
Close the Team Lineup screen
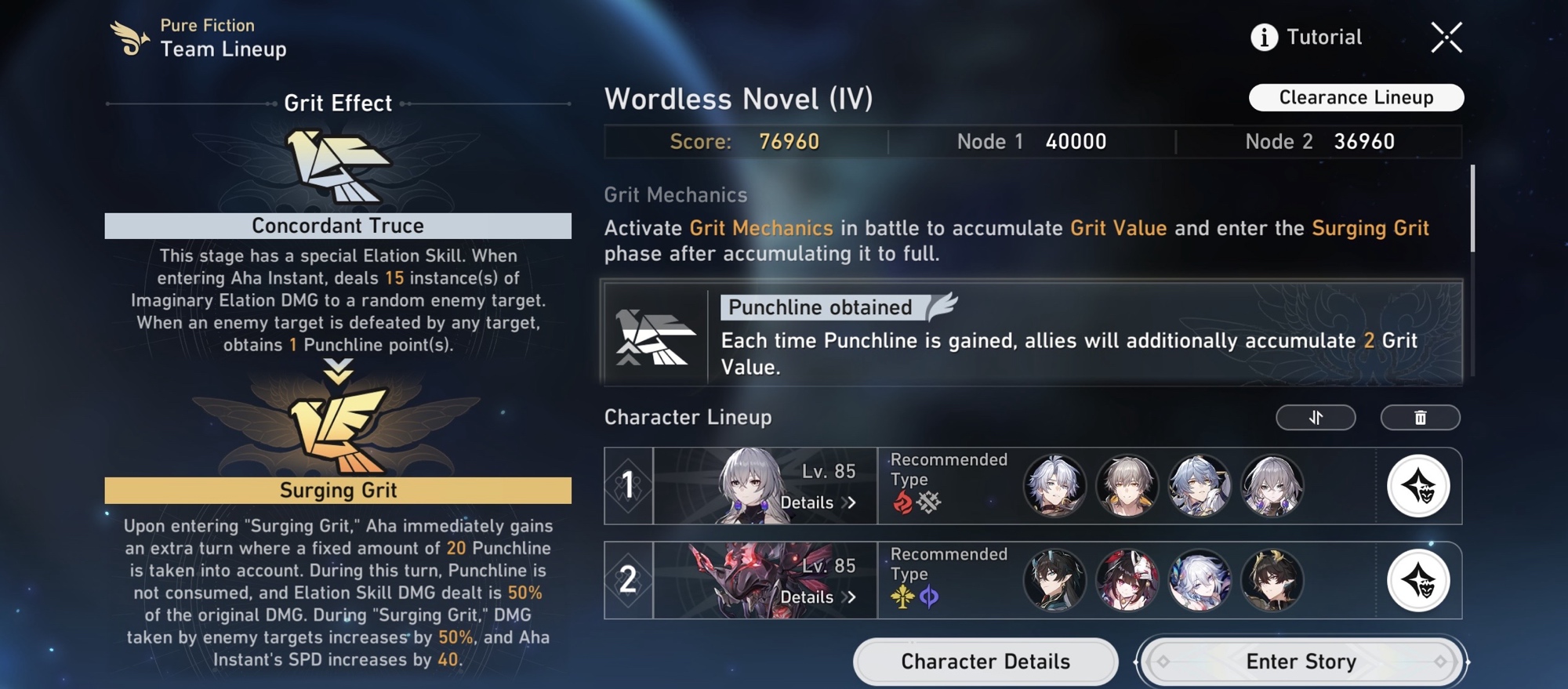pyautogui.click(x=1446, y=37)
